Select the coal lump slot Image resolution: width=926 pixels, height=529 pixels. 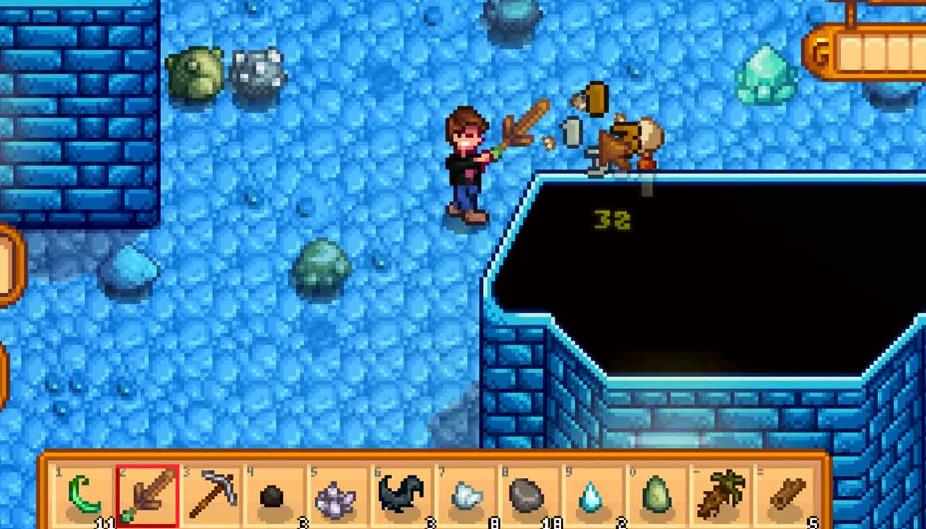point(274,496)
